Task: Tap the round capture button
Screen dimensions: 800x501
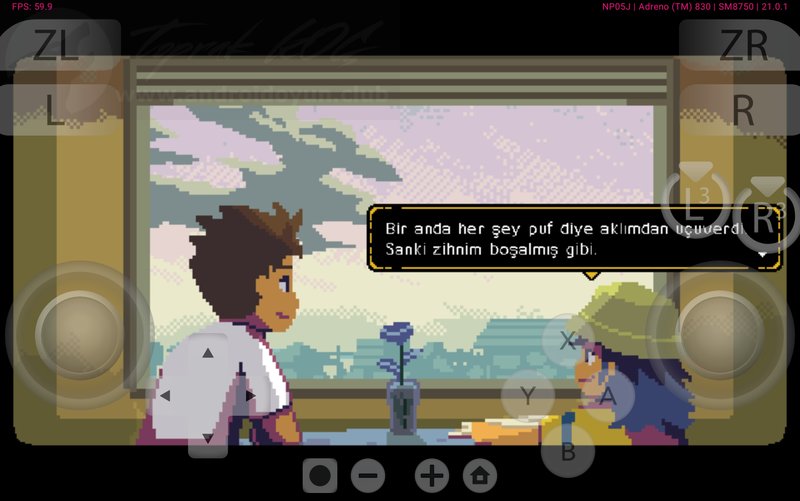Action: click(x=319, y=476)
